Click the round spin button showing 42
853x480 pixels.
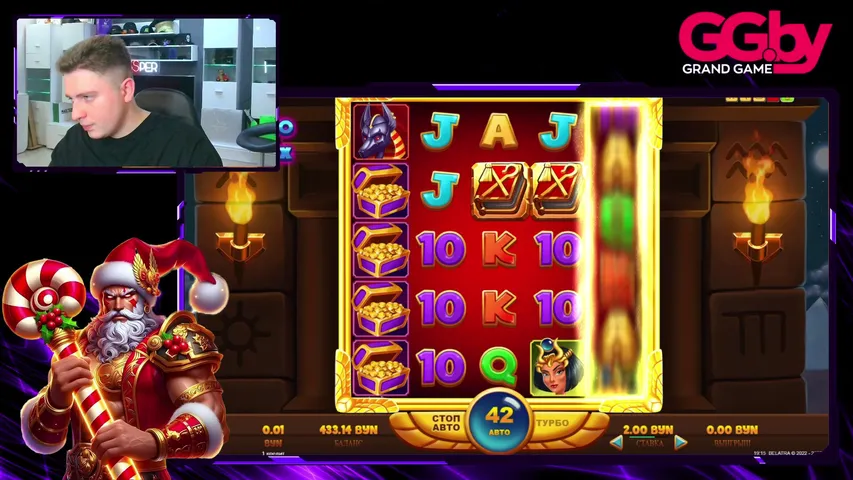499,419
